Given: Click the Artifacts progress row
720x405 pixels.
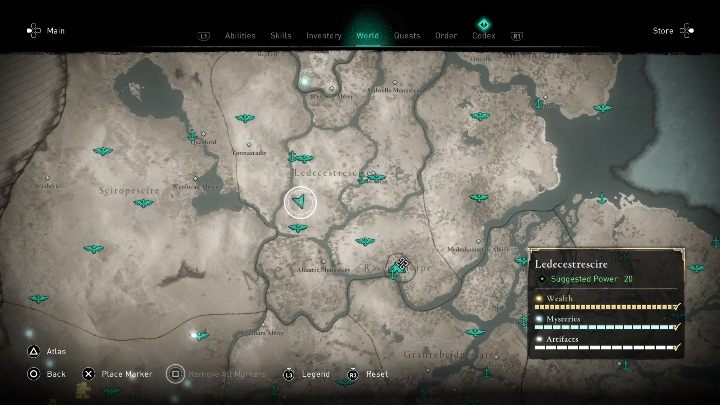Looking at the screenshot, I should tap(606, 345).
